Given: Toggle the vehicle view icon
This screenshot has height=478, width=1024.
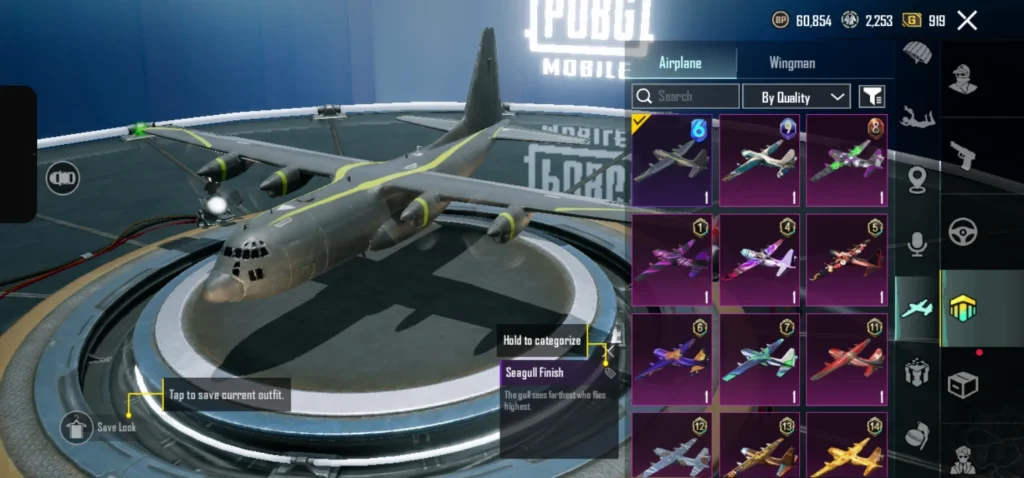Looking at the screenshot, I should click(63, 178).
